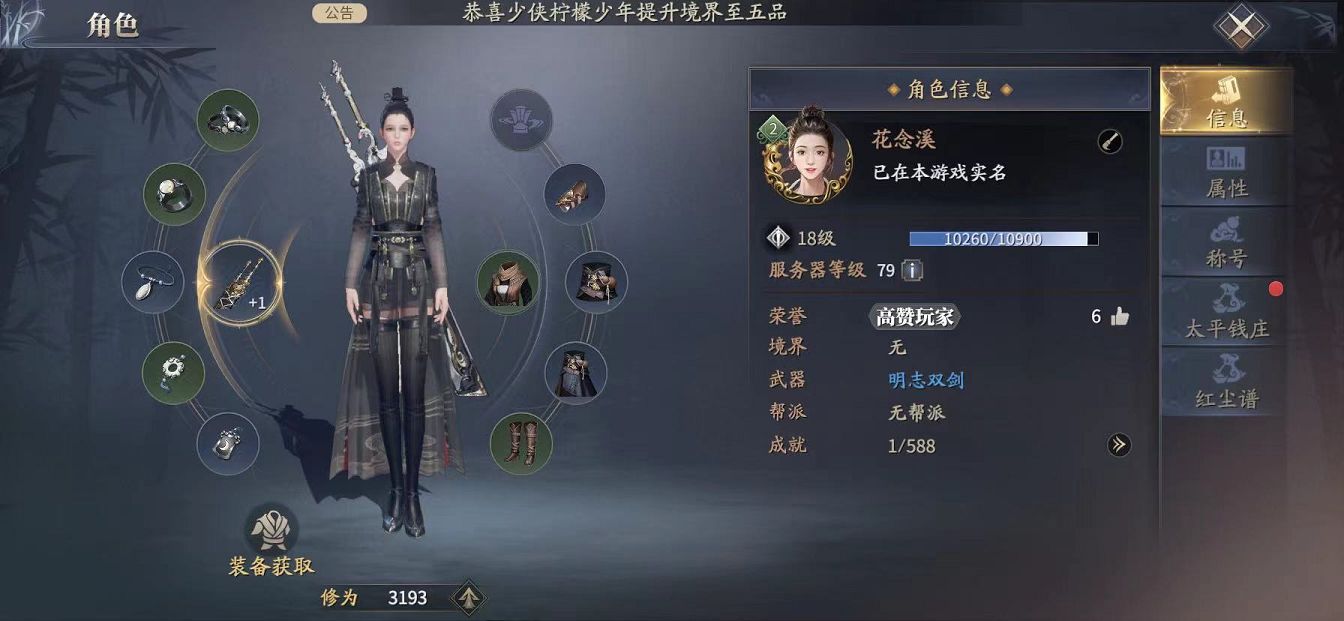
Task: Show server level info icon
Action: coord(912,270)
